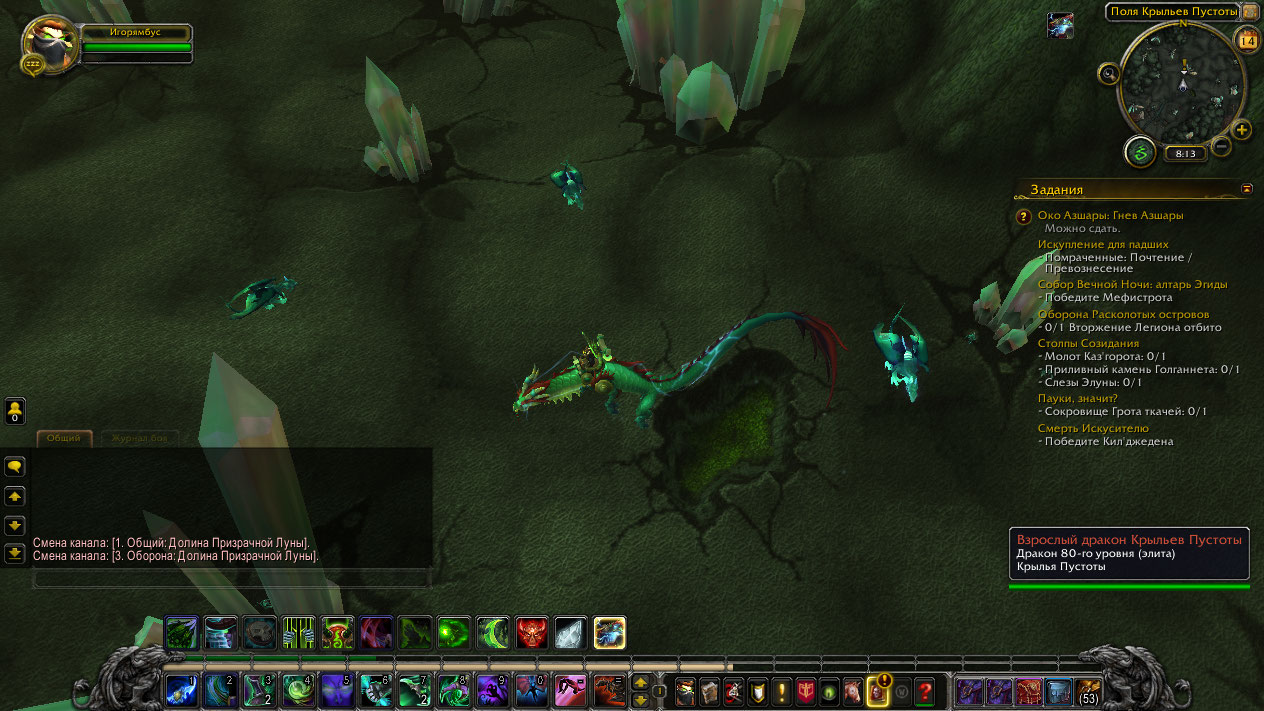Click the minimap
This screenshot has width=1264, height=711.
1183,85
